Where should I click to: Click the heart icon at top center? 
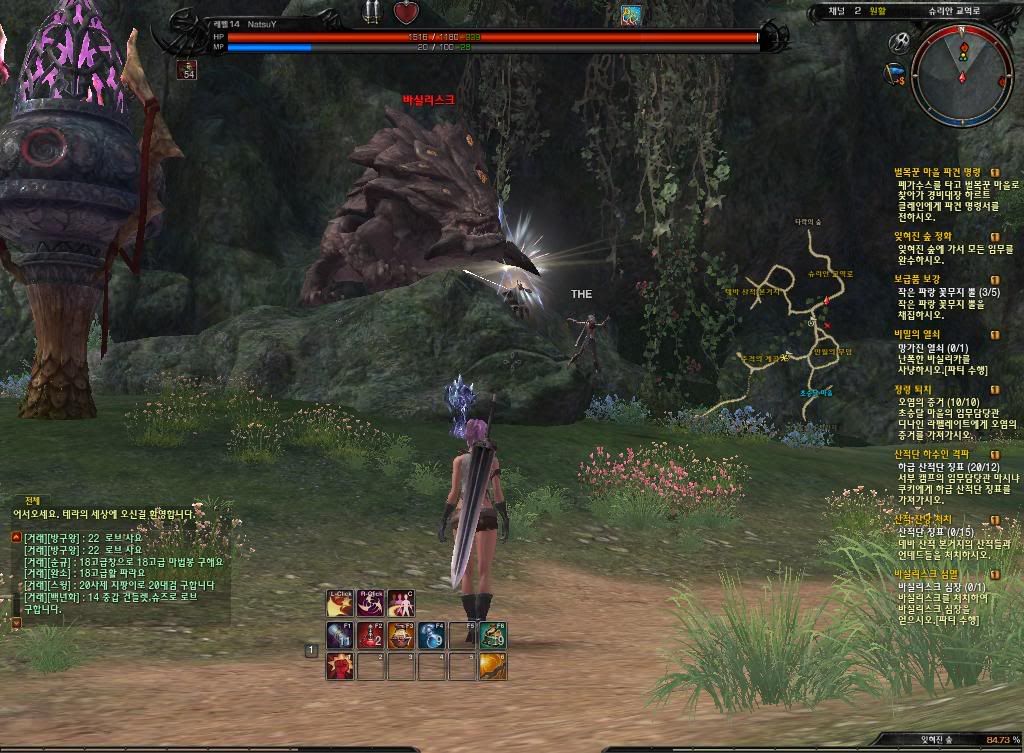(x=405, y=13)
